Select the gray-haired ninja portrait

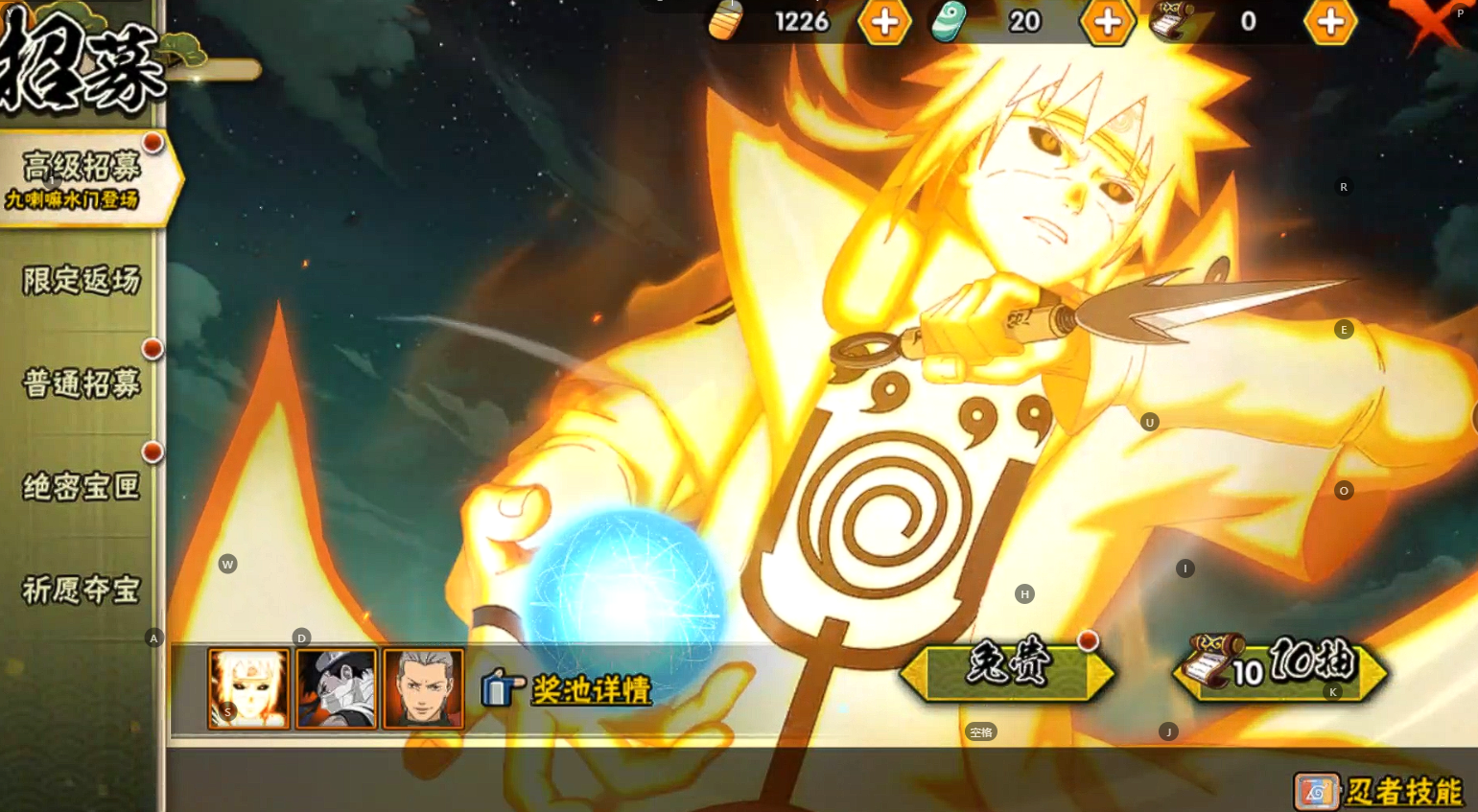coord(423,687)
